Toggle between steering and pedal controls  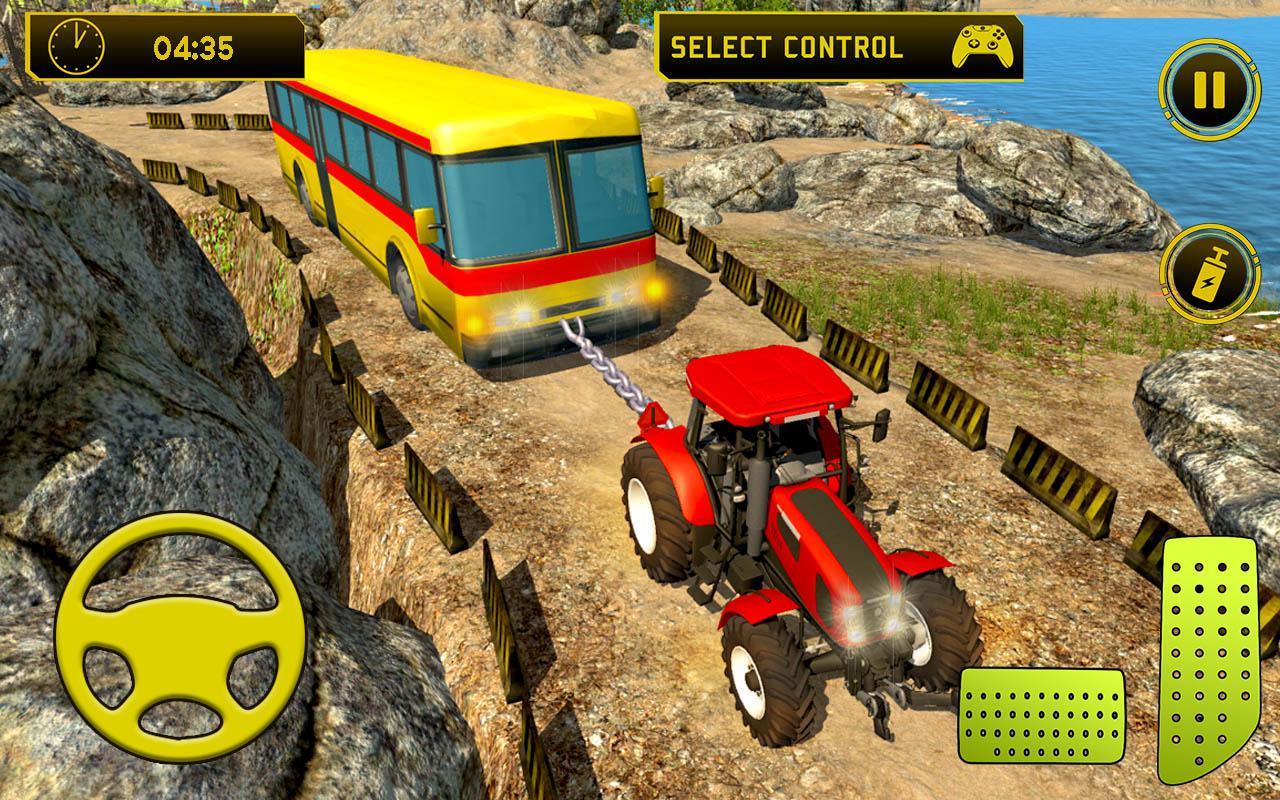click(975, 43)
